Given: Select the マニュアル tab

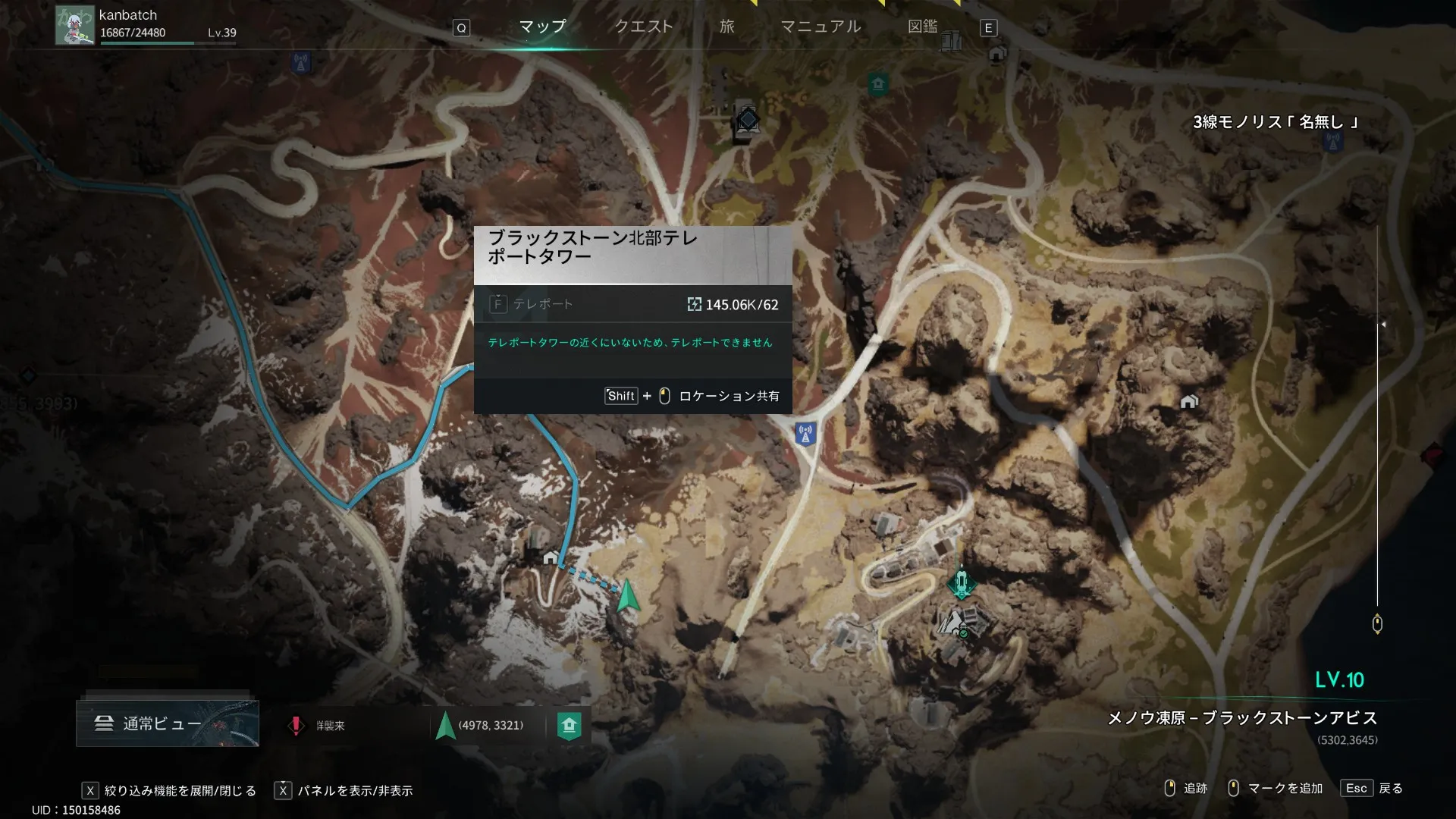Looking at the screenshot, I should point(821,27).
